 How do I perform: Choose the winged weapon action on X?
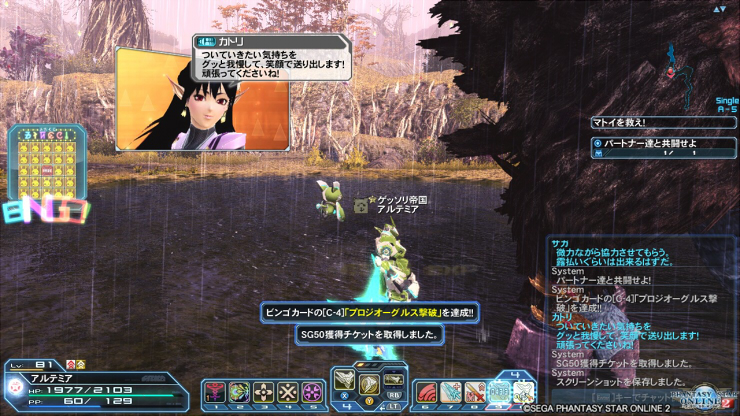tap(345, 380)
